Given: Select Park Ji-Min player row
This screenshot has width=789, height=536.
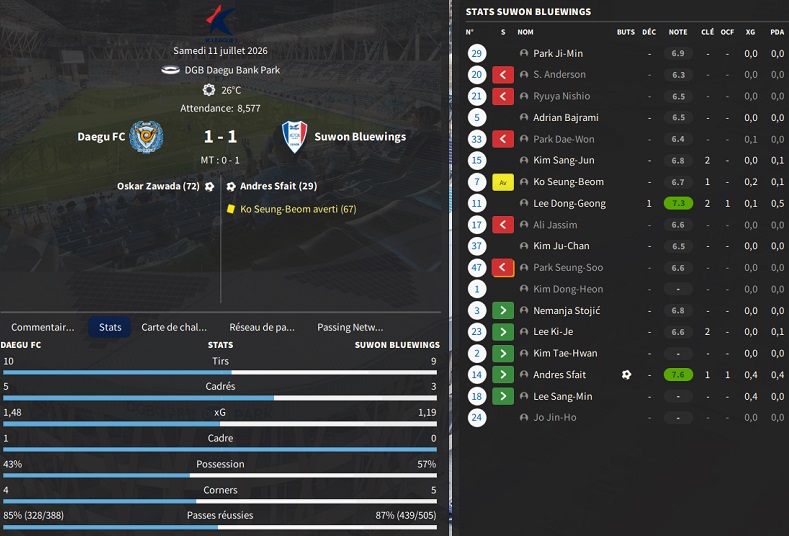Looking at the screenshot, I should click(x=558, y=53).
